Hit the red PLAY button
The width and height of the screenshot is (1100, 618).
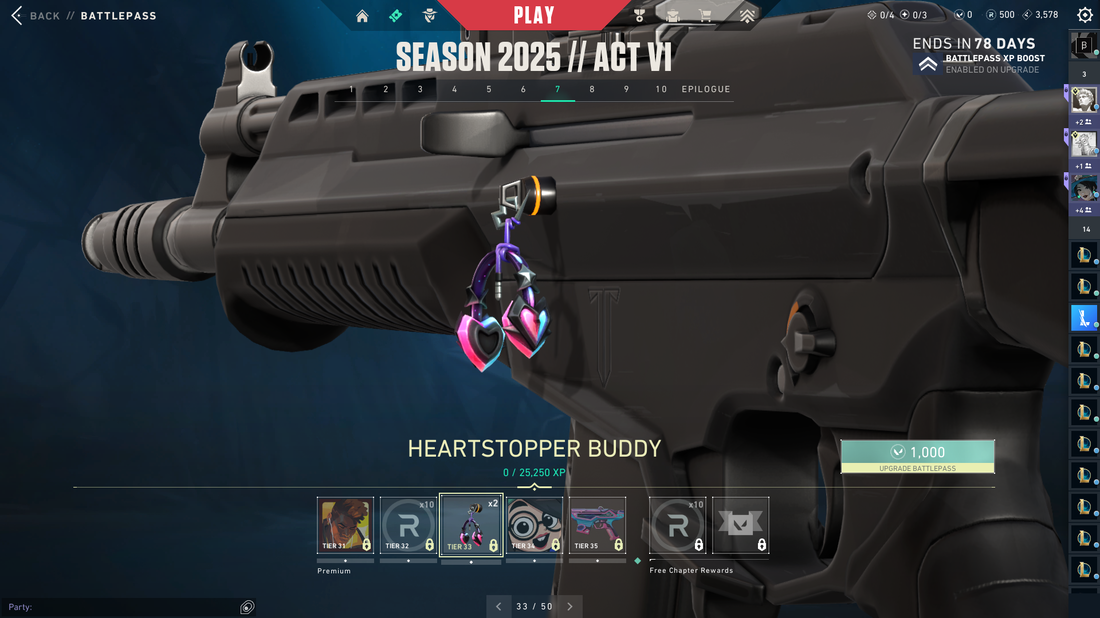(533, 15)
